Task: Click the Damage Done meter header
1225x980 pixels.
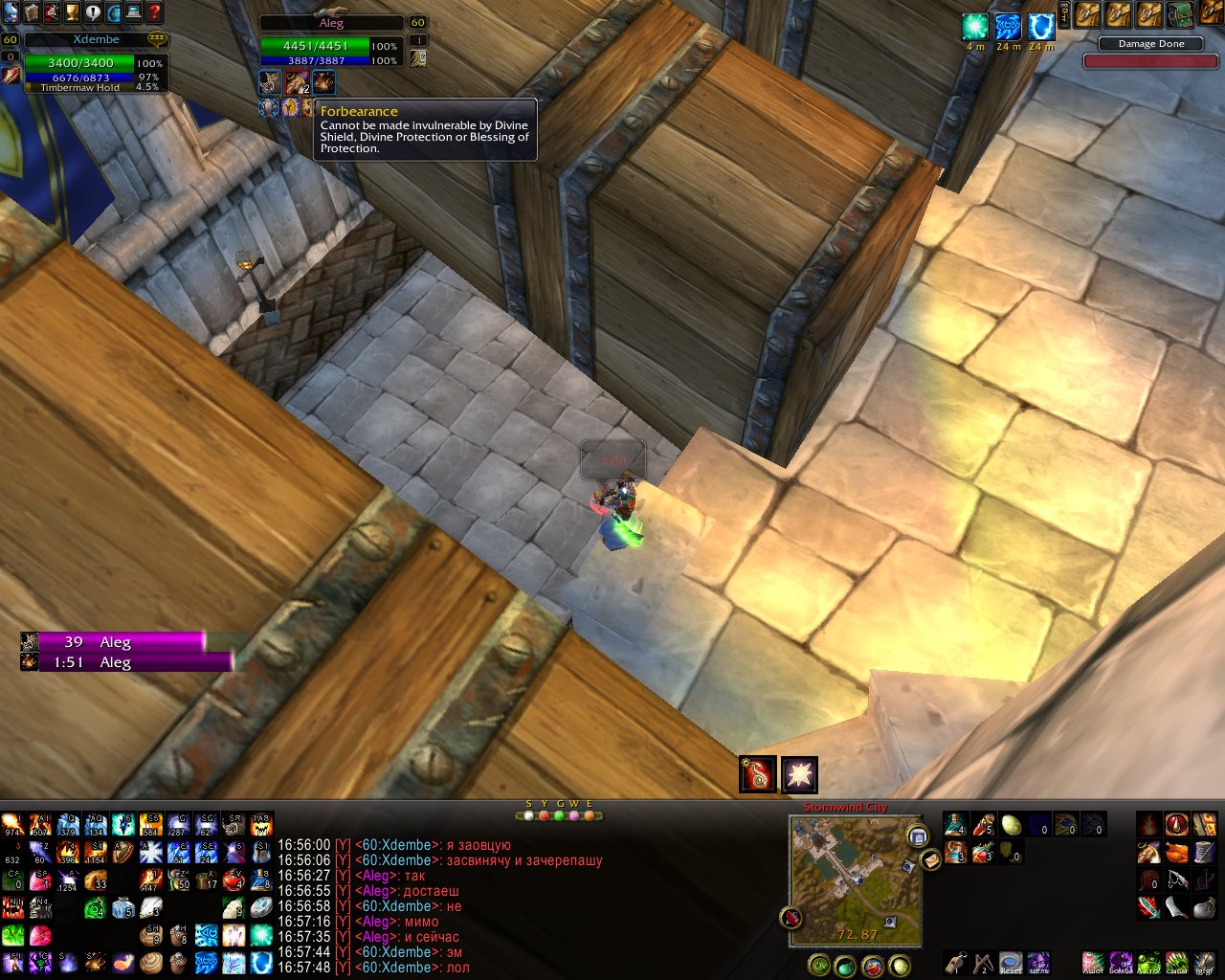Action: point(1150,44)
